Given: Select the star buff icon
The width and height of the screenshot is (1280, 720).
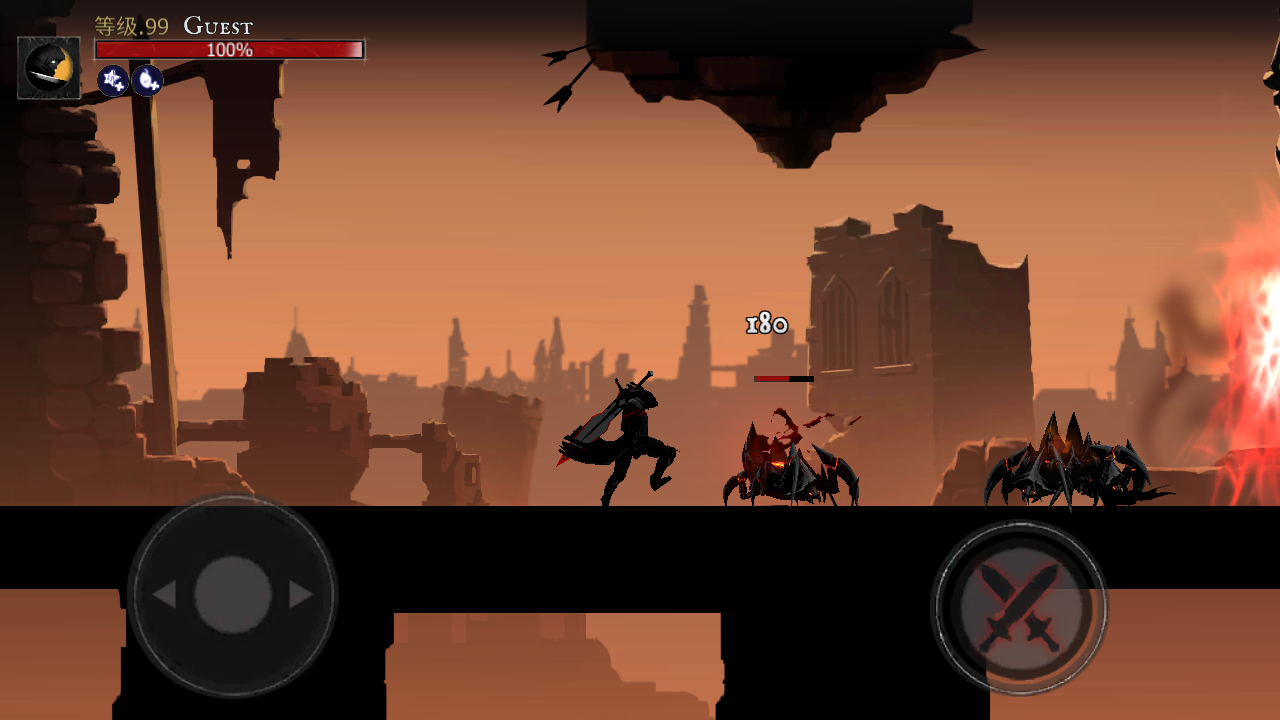Looking at the screenshot, I should pyautogui.click(x=112, y=80).
